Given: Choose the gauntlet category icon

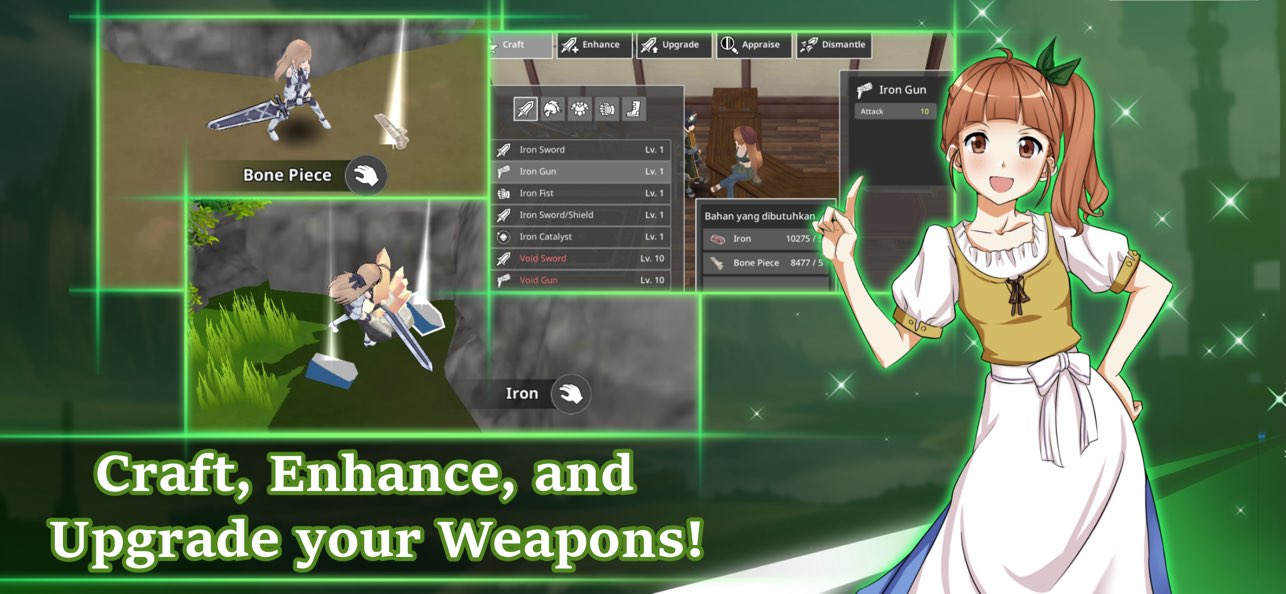Looking at the screenshot, I should pyautogui.click(x=607, y=109).
